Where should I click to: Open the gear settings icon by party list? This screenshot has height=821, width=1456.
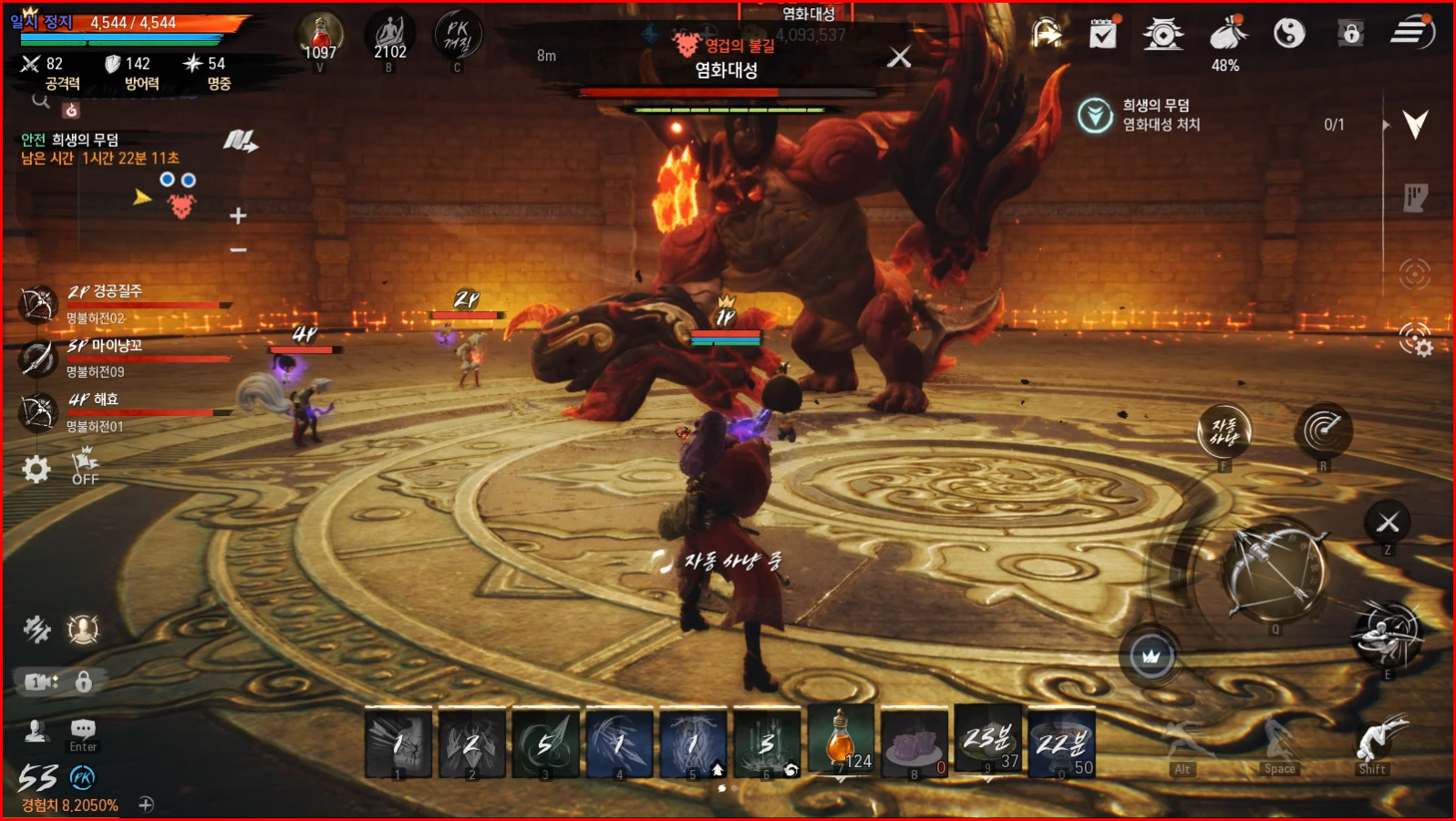click(36, 470)
